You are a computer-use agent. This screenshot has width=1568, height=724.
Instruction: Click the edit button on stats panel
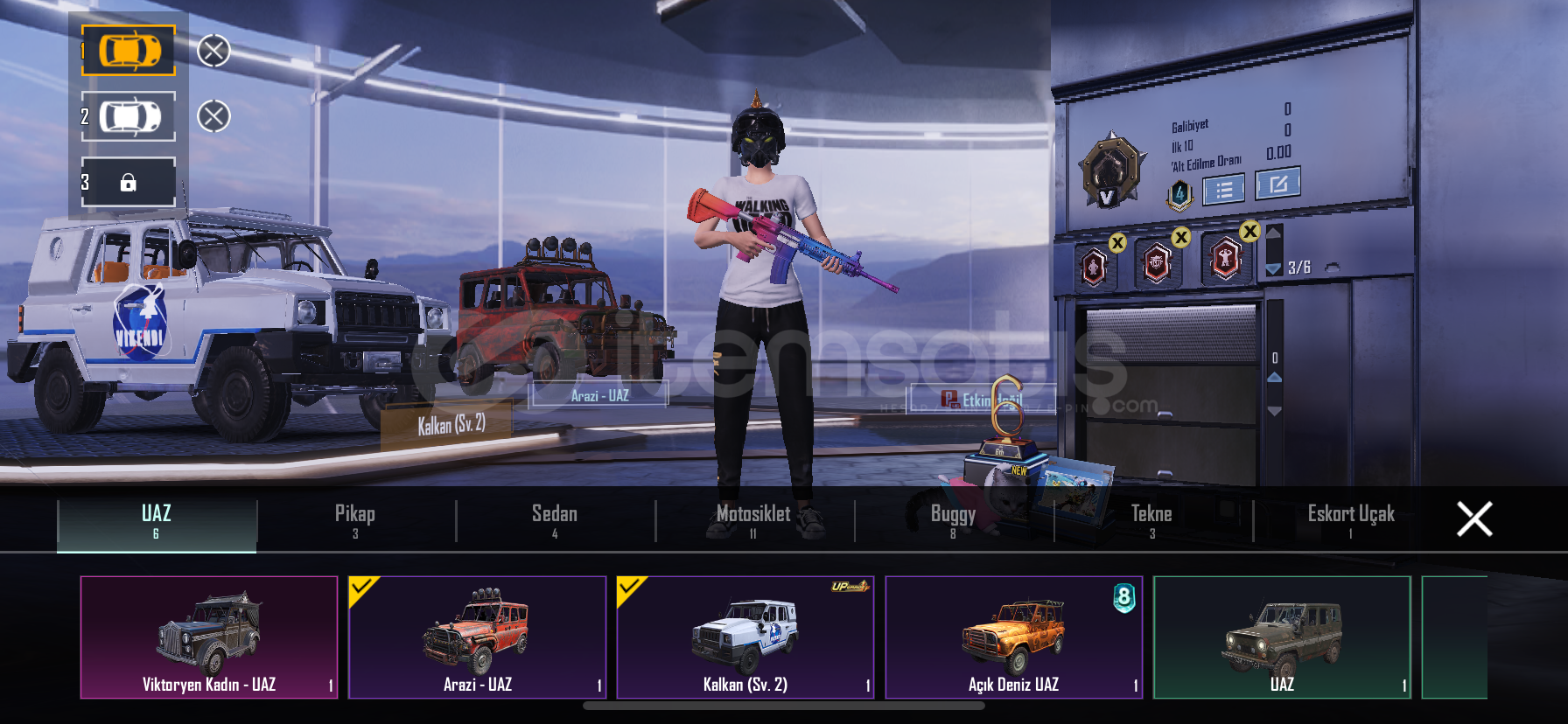coord(1277,184)
